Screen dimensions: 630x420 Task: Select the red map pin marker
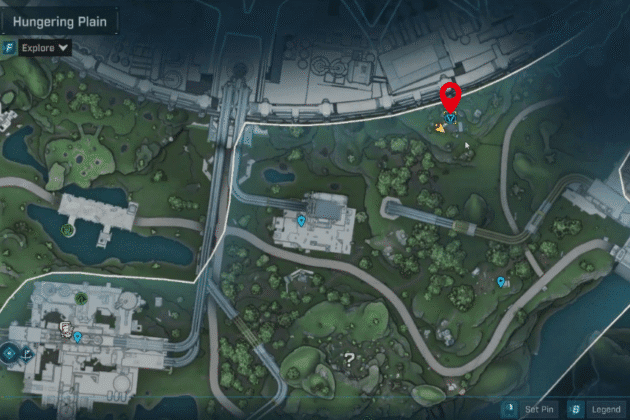pos(450,99)
